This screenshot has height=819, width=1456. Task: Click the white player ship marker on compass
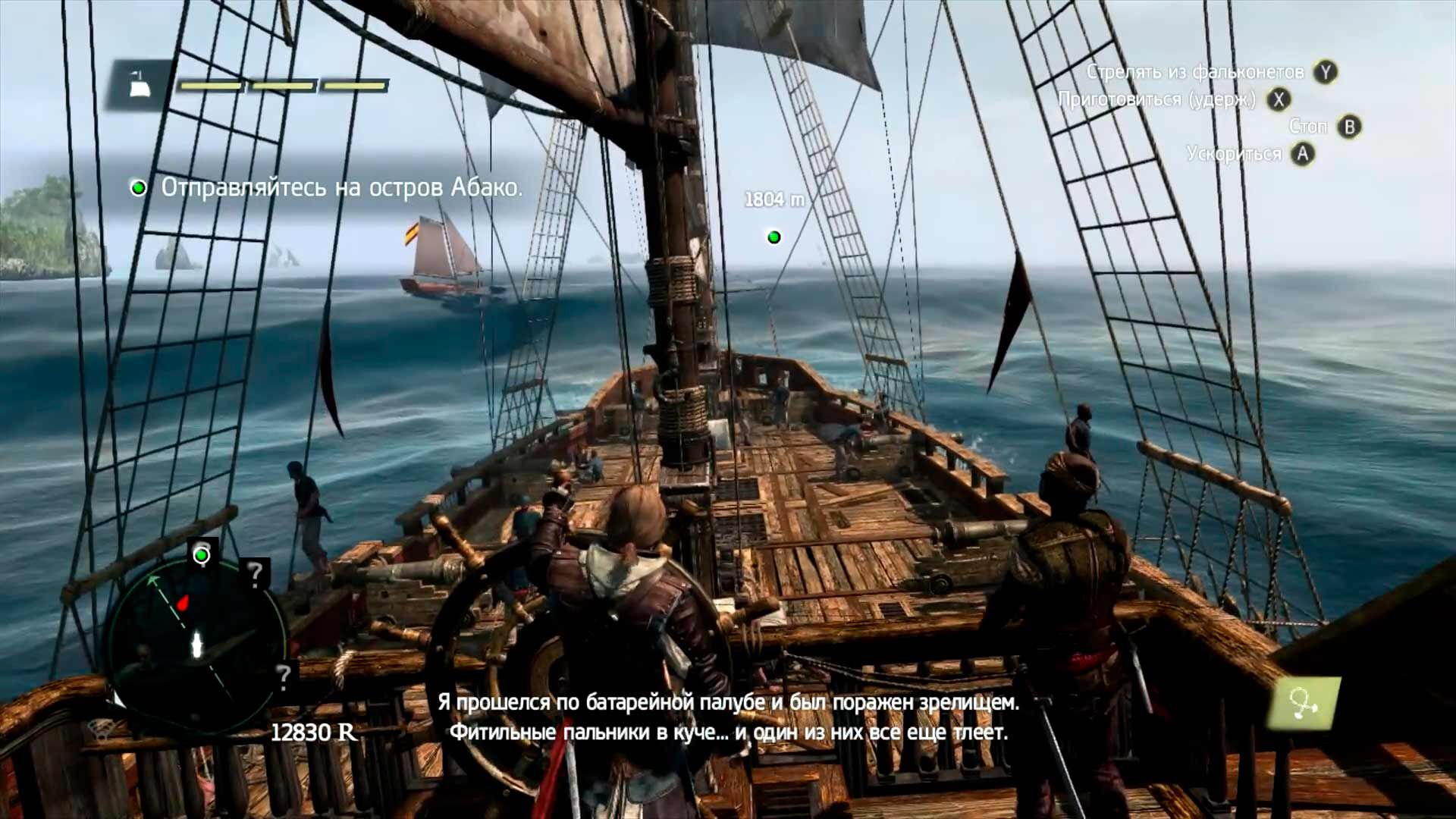coord(196,645)
